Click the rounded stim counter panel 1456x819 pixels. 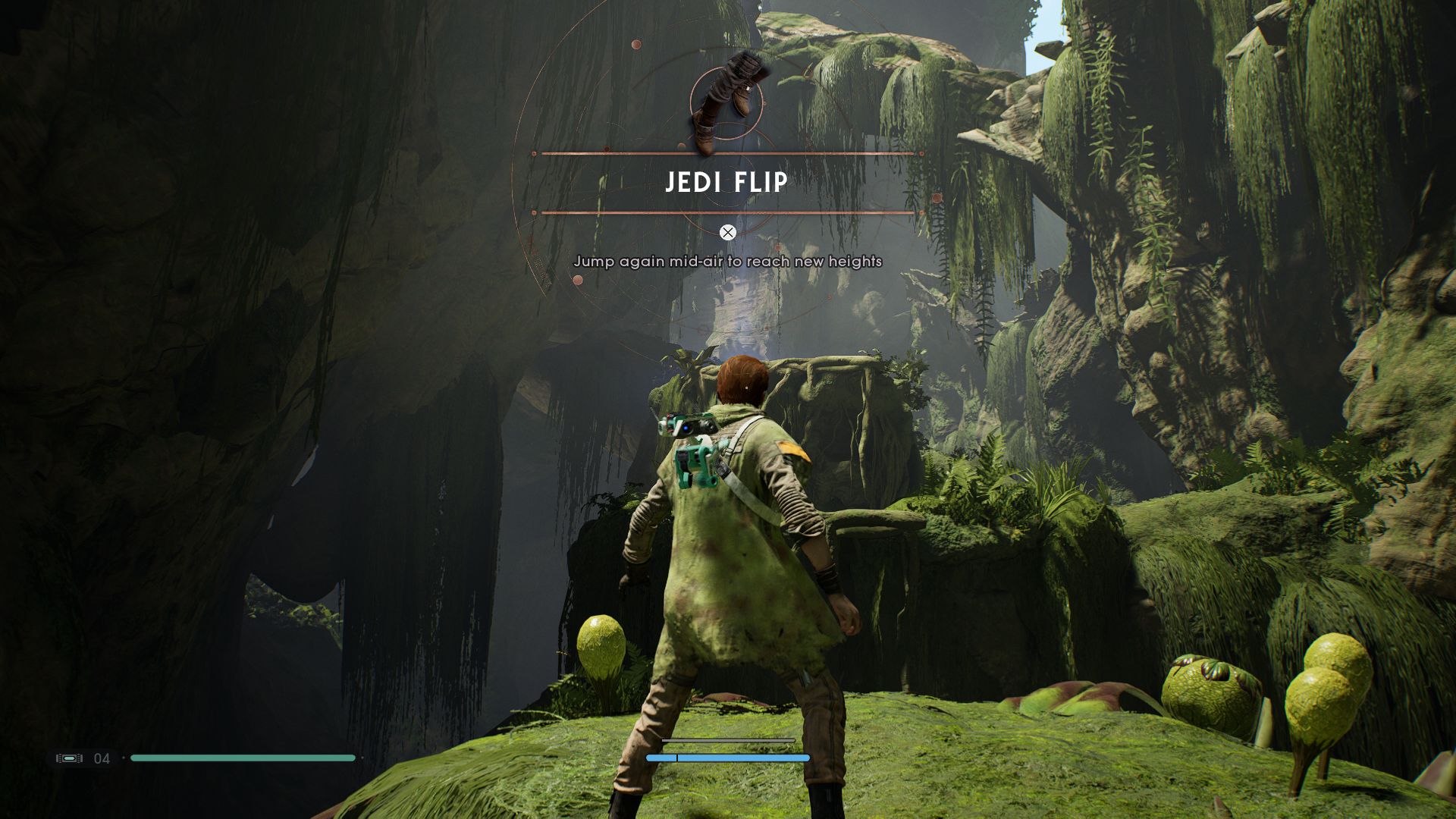pos(83,758)
